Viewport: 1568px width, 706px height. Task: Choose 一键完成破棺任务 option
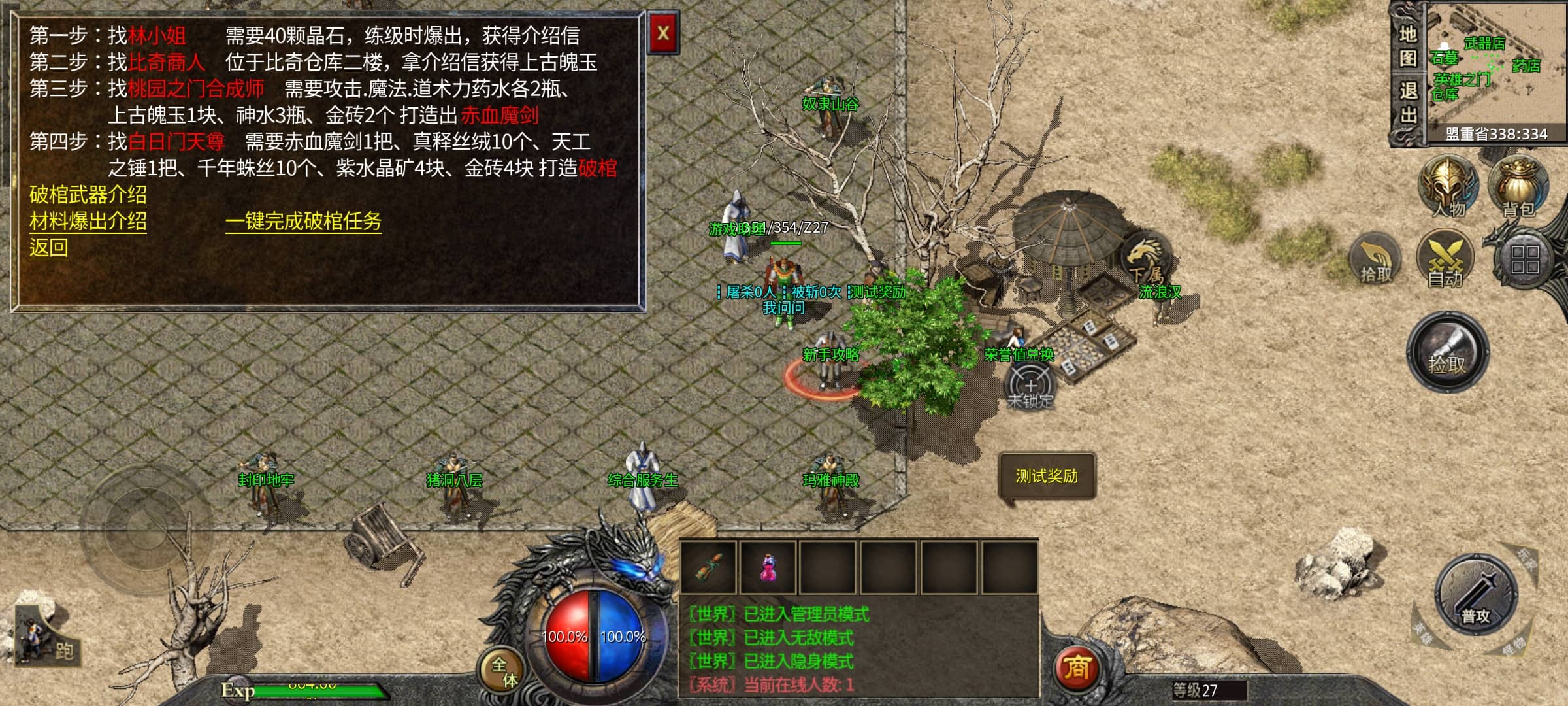tap(303, 222)
